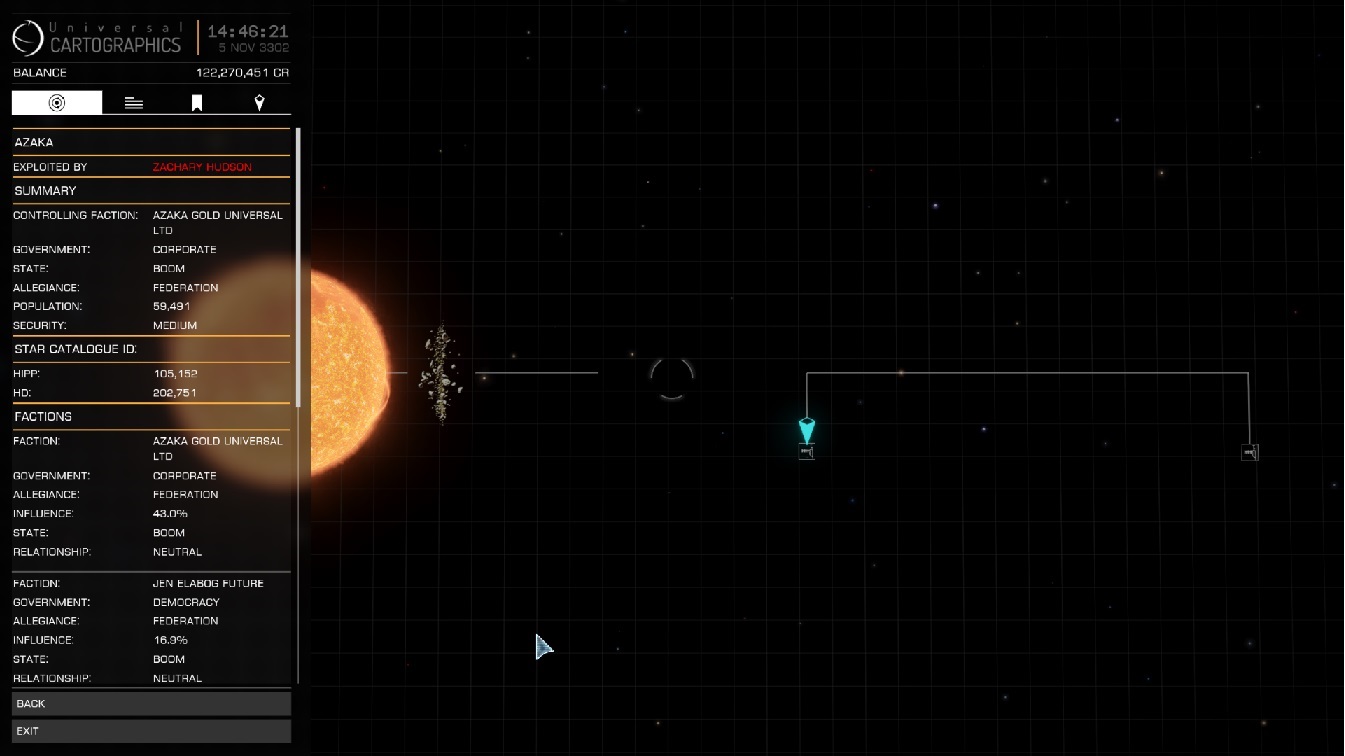1345x756 pixels.
Task: Select the targeting reticle system info tab icon
Action: click(57, 100)
